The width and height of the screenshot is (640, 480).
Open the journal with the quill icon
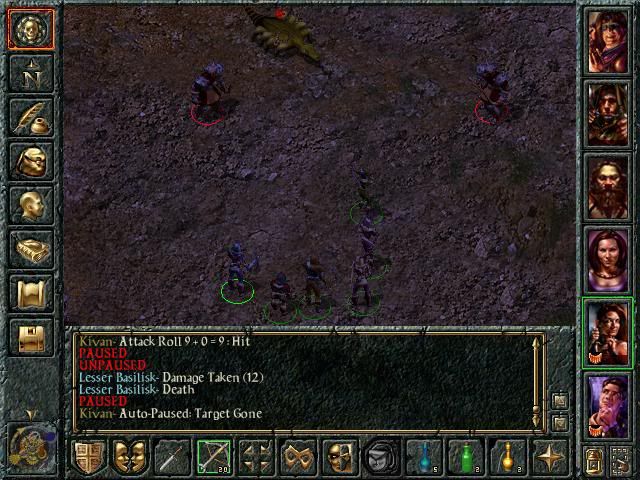[30, 116]
